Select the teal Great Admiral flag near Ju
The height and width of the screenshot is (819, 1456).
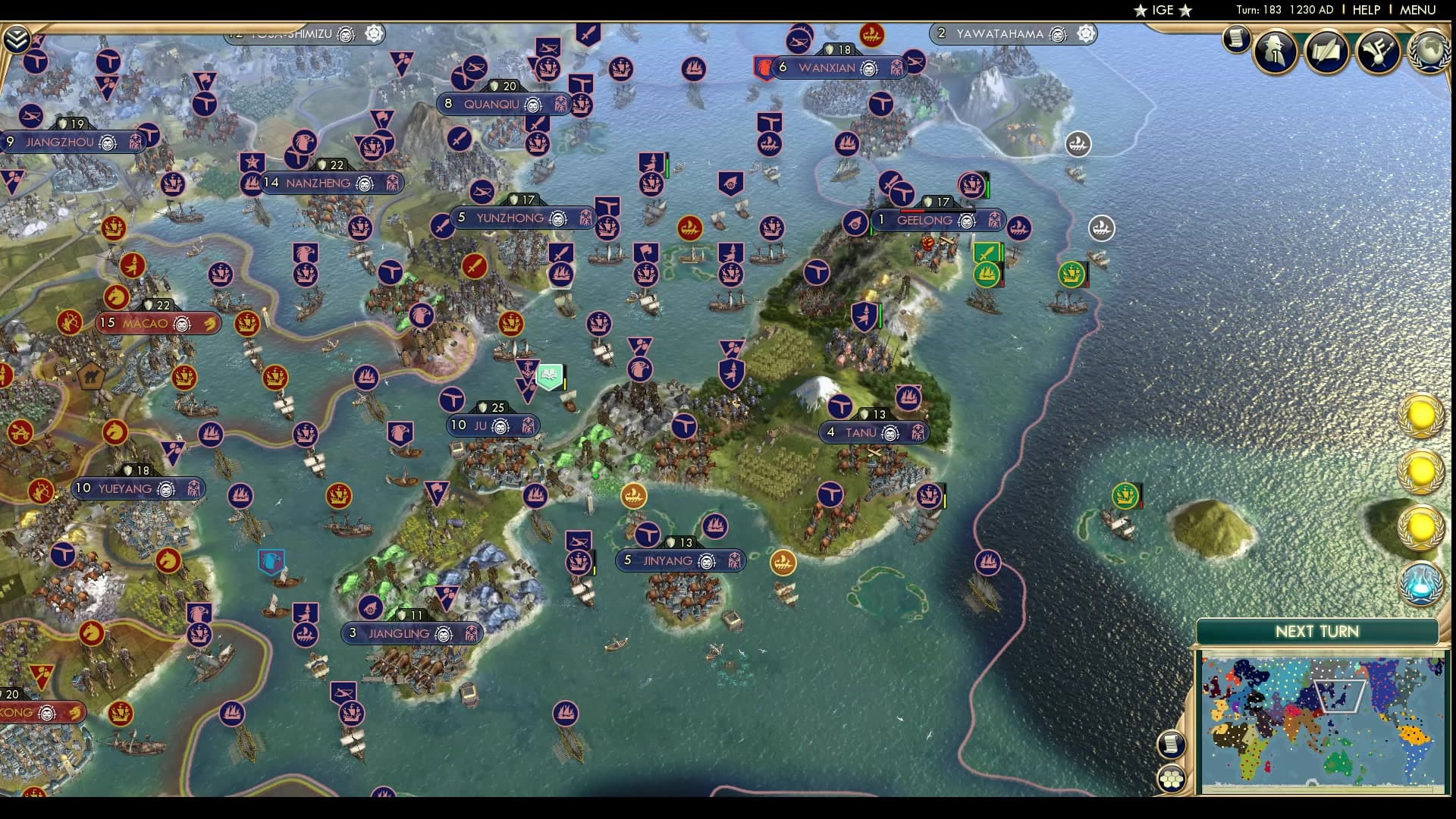click(548, 376)
